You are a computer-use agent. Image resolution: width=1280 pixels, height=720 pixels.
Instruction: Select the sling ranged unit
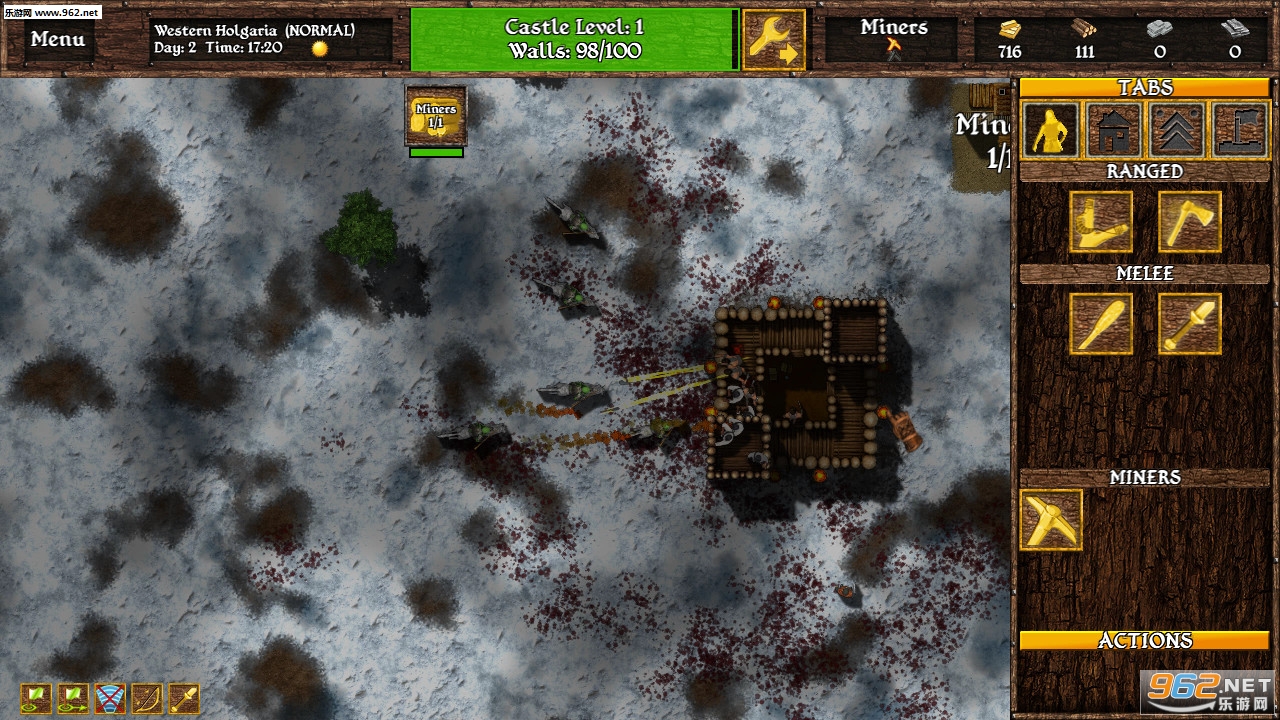tap(1101, 221)
